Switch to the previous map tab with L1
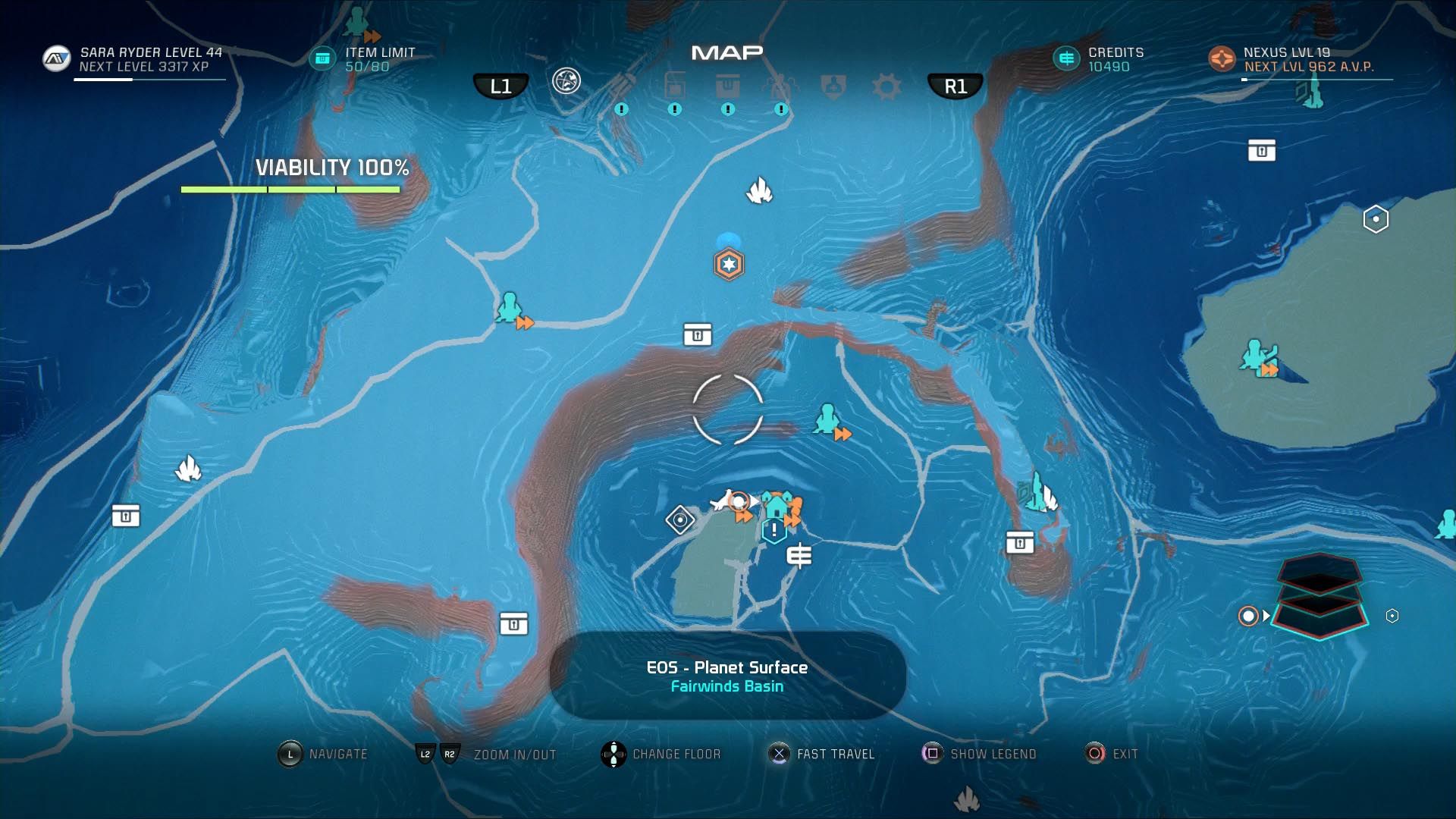 [x=501, y=85]
